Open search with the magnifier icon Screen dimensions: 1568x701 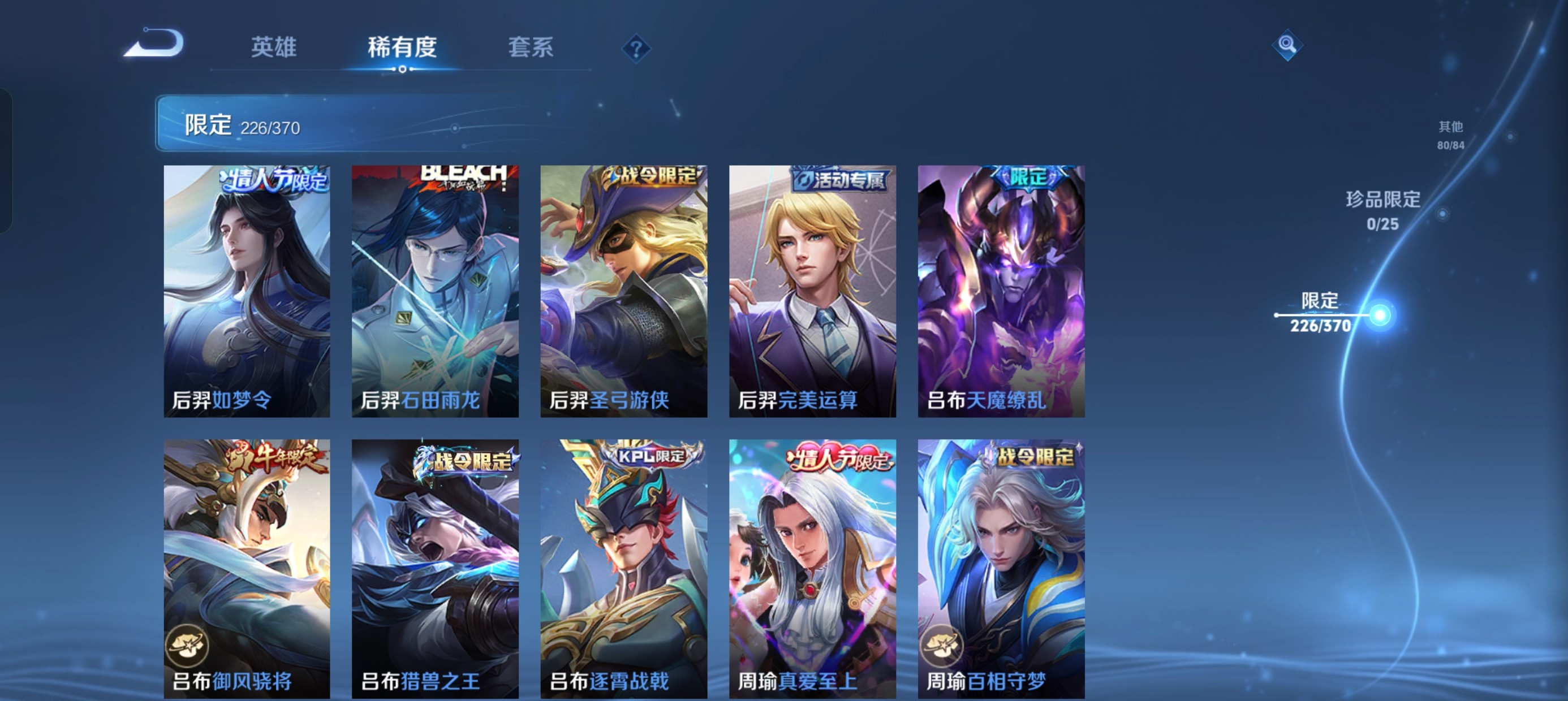coord(1289,45)
